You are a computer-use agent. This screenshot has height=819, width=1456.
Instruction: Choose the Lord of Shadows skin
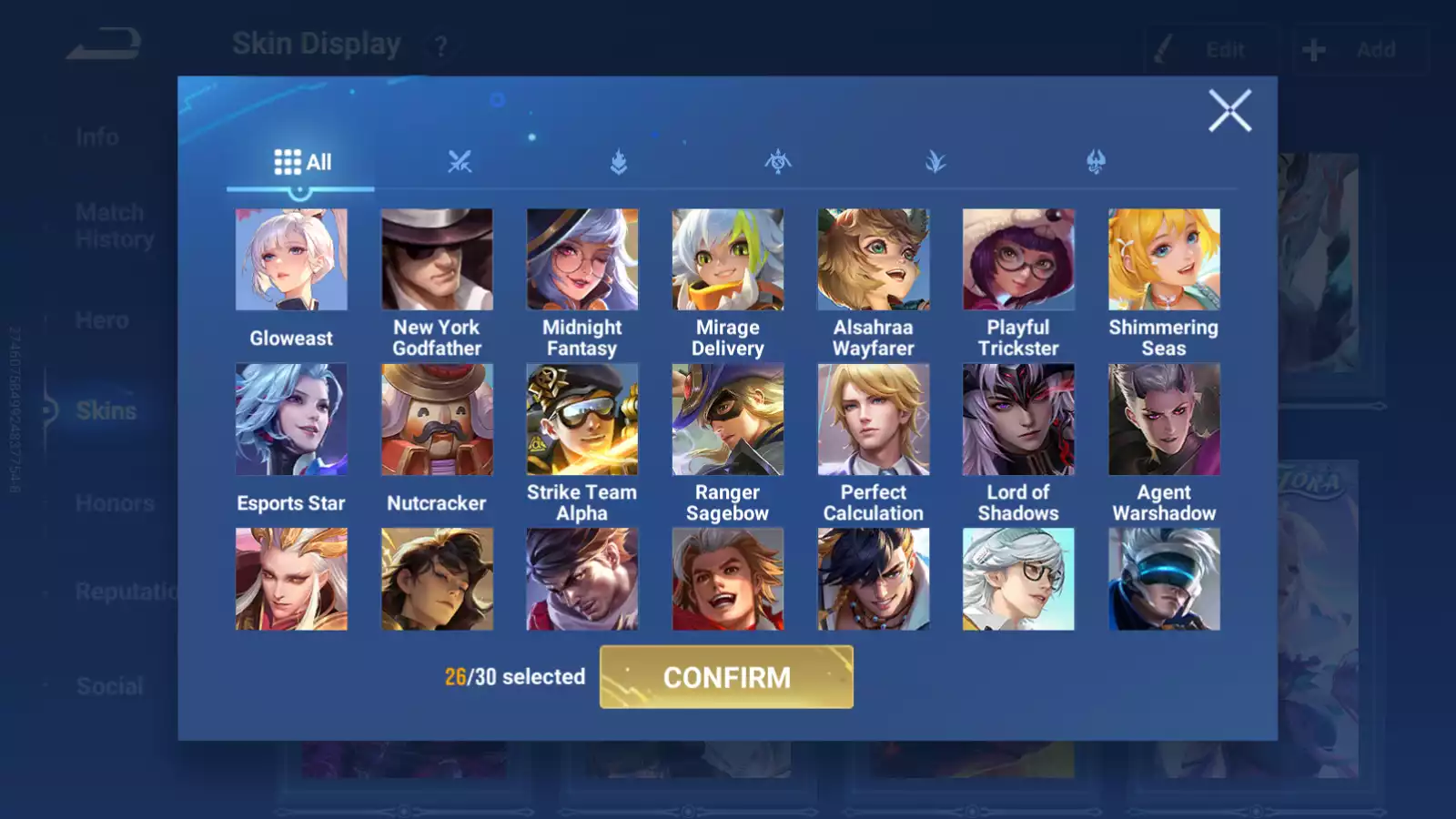(x=1018, y=420)
